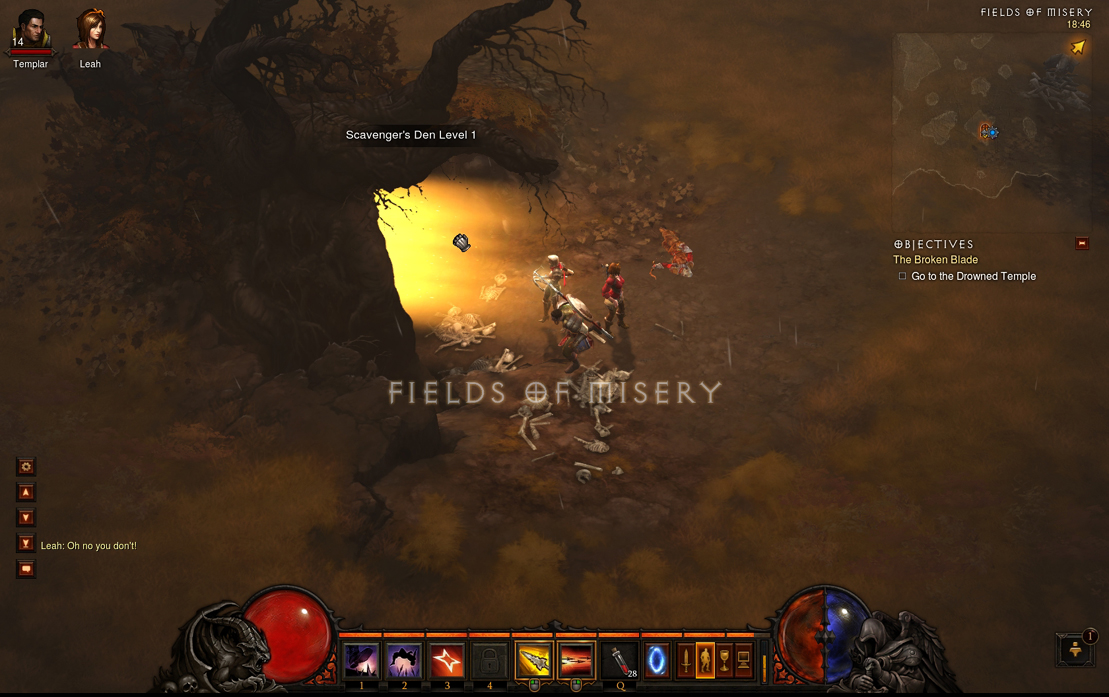Click the locked skill slot 4
The width and height of the screenshot is (1109, 697).
[489, 661]
